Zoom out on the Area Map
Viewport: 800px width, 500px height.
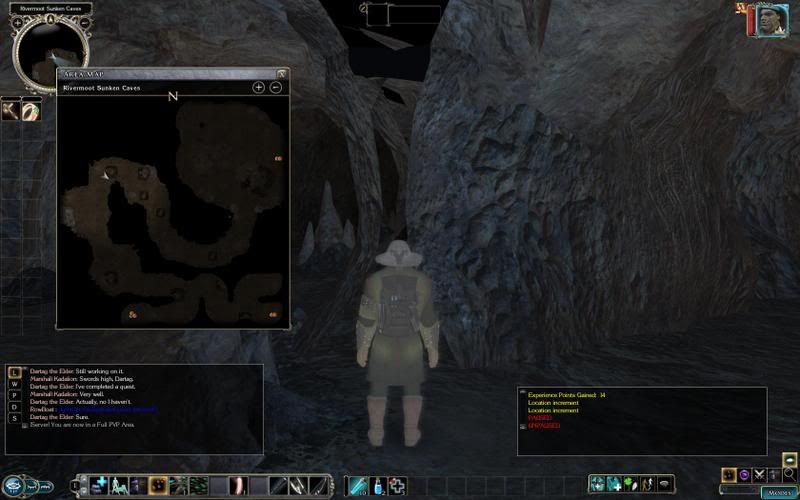click(275, 88)
